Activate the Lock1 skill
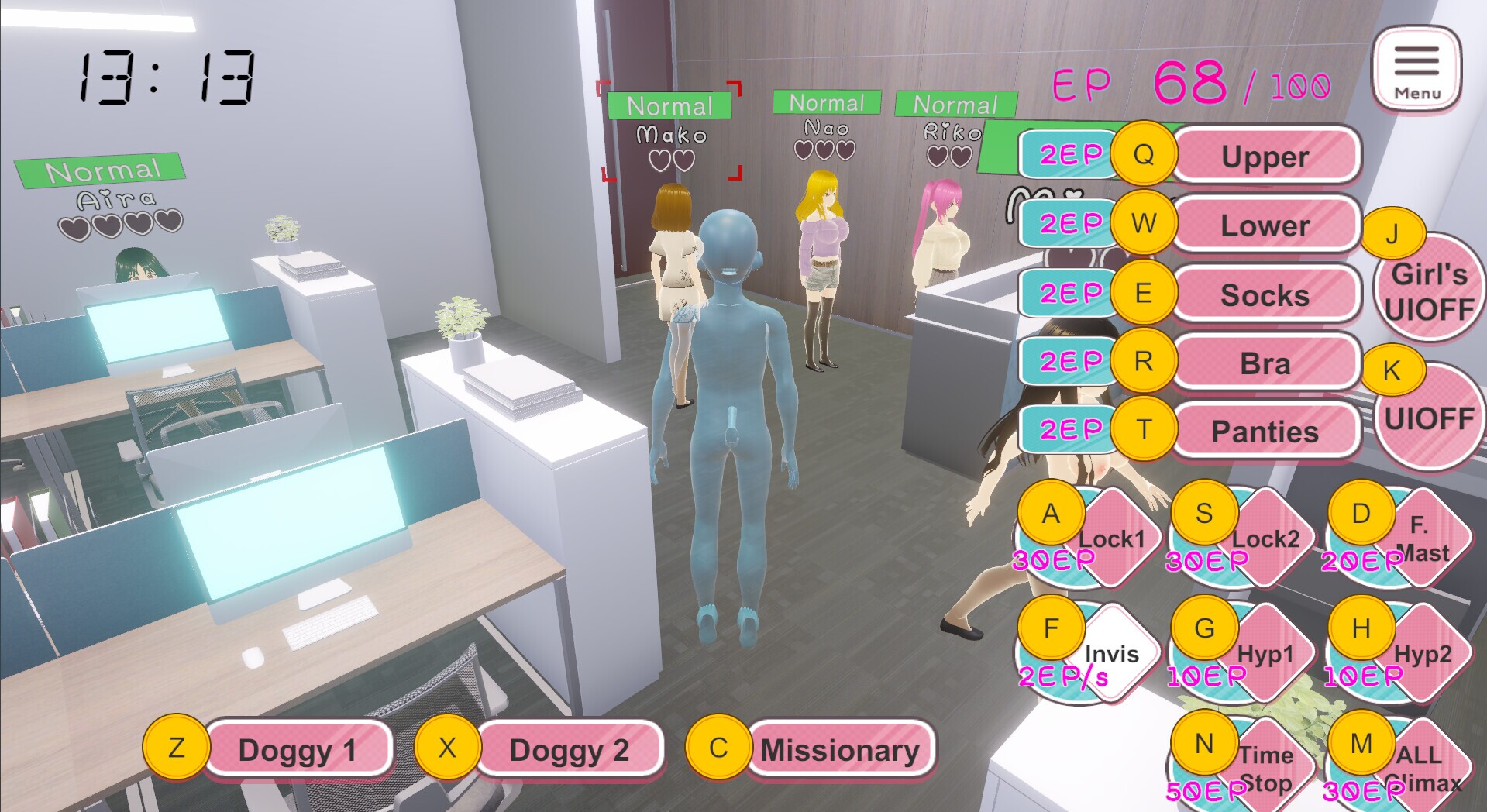The image size is (1487, 812). [x=1111, y=538]
